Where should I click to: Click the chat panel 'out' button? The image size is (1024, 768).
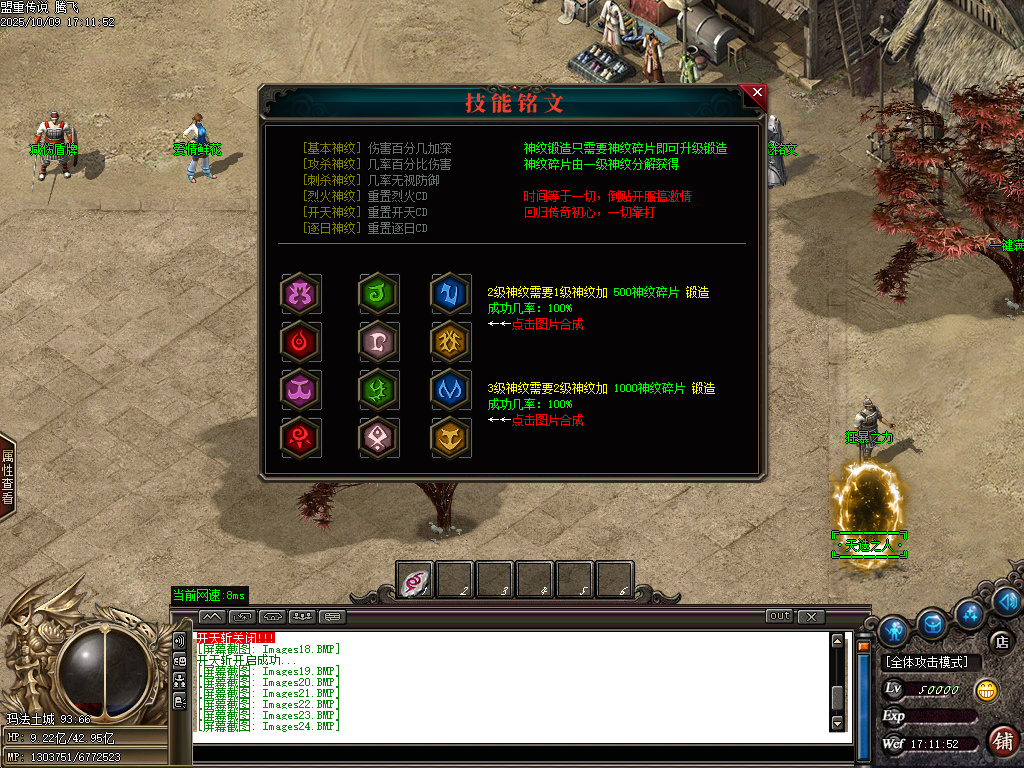pos(779,616)
